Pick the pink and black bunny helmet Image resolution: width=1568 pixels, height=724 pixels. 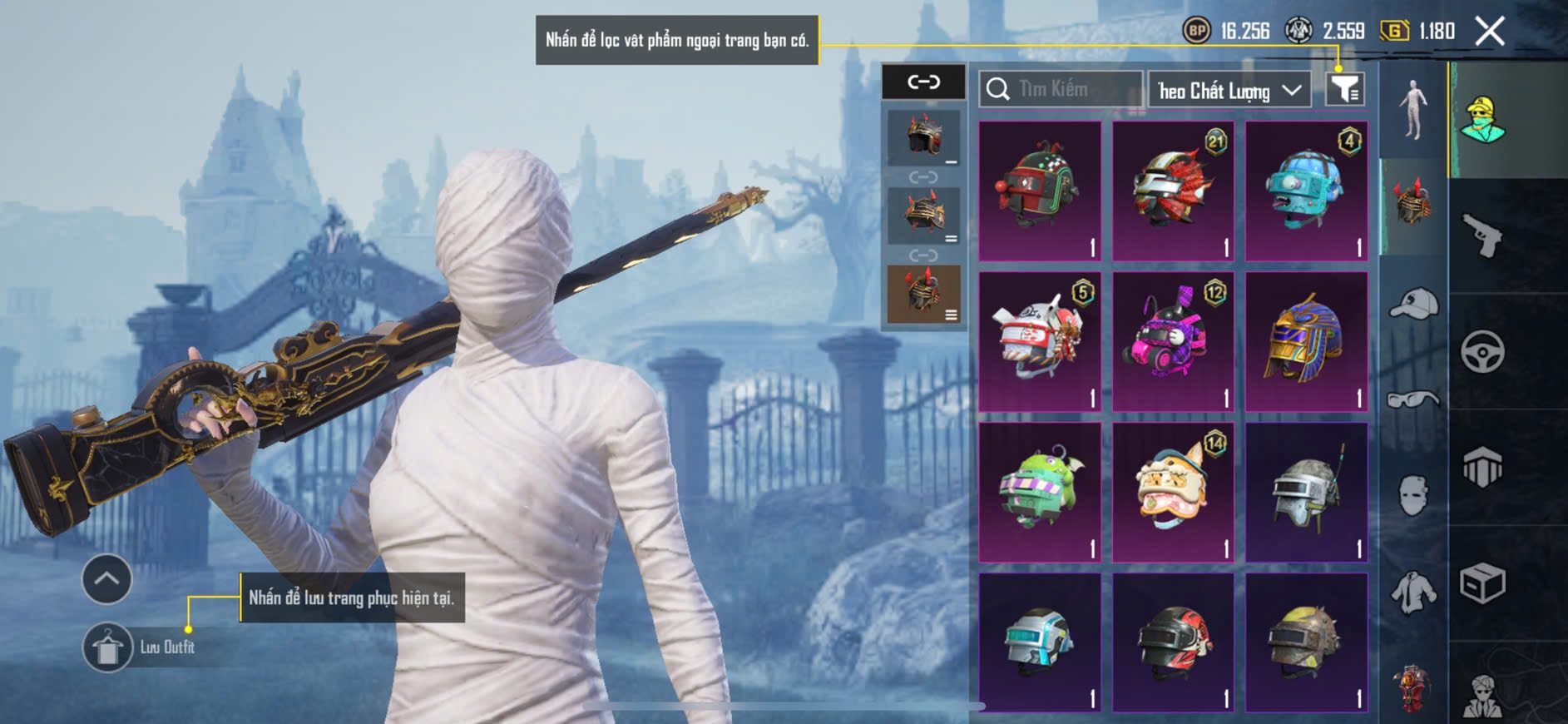(x=1172, y=341)
